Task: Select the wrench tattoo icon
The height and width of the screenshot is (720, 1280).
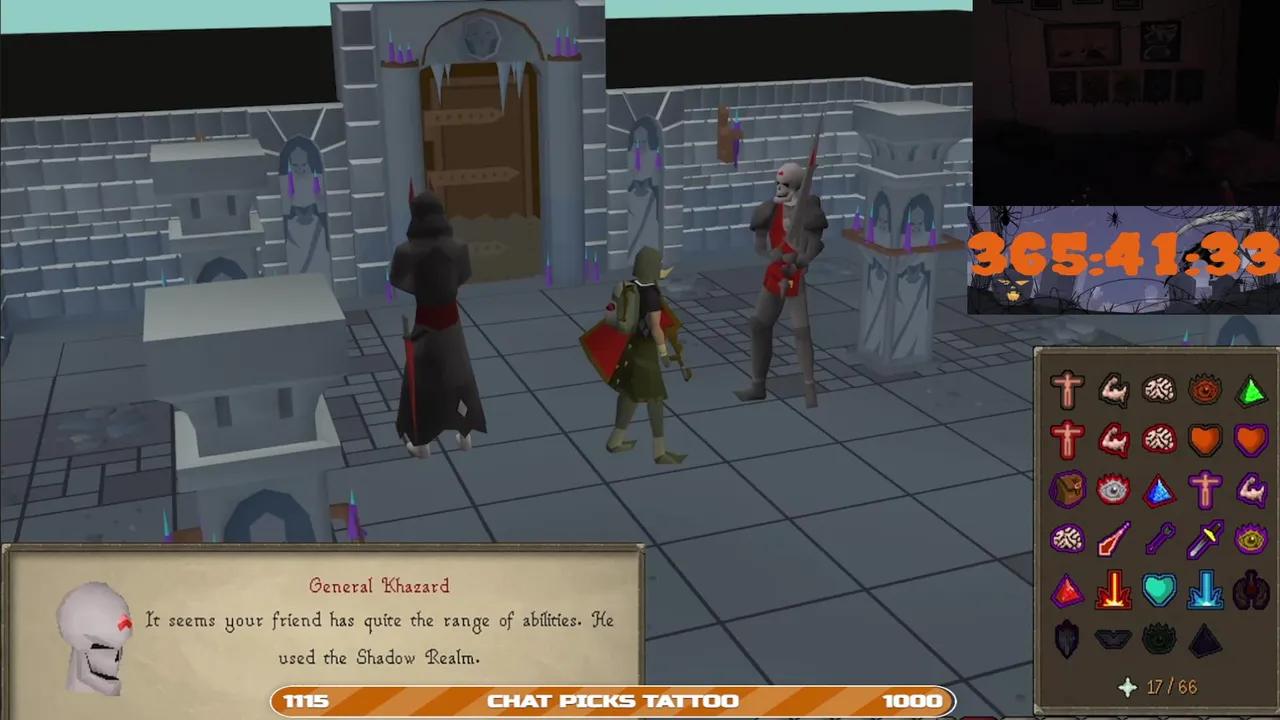Action: tap(1159, 539)
